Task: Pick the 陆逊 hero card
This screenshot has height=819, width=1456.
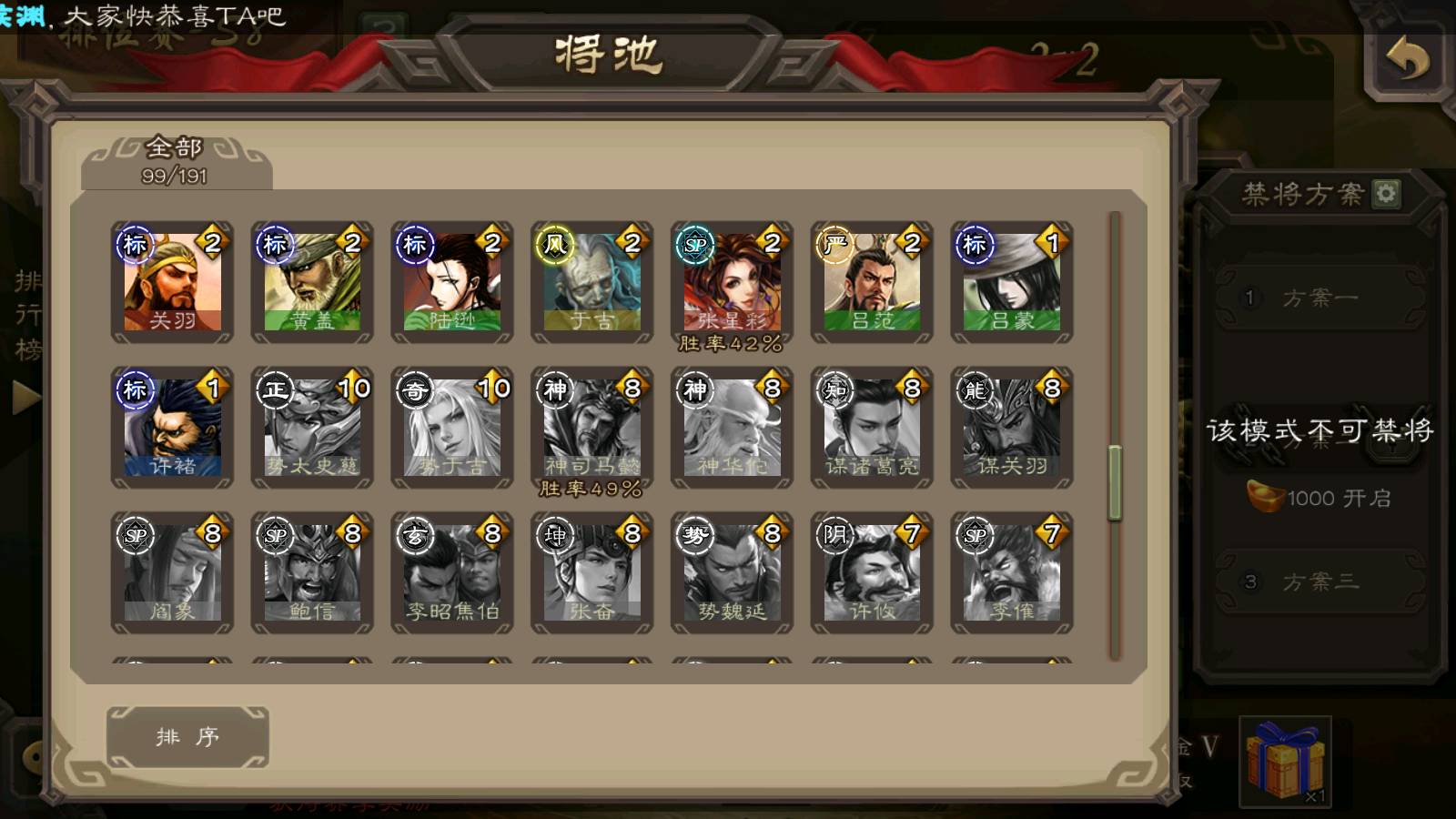Action: [x=452, y=283]
